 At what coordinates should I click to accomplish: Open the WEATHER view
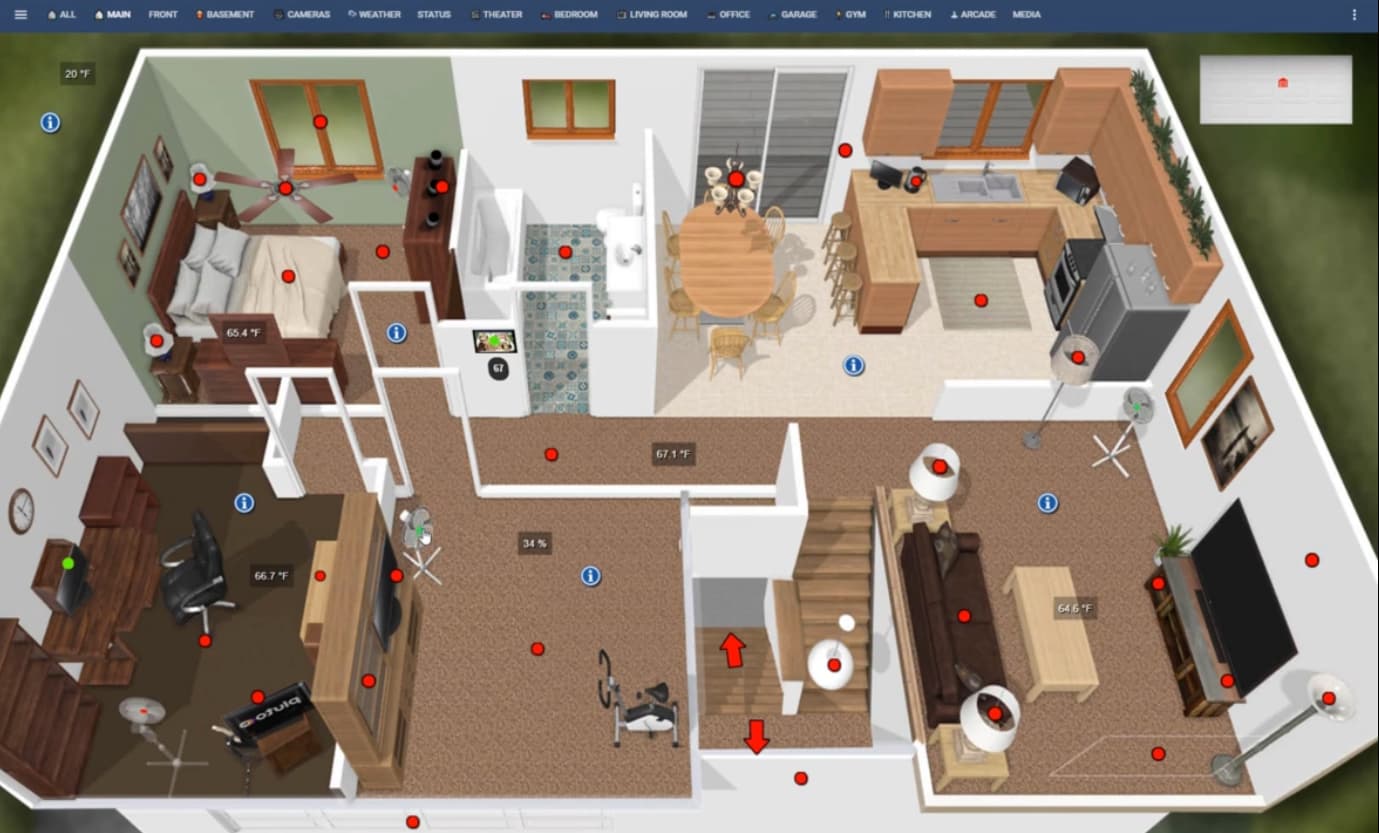374,14
